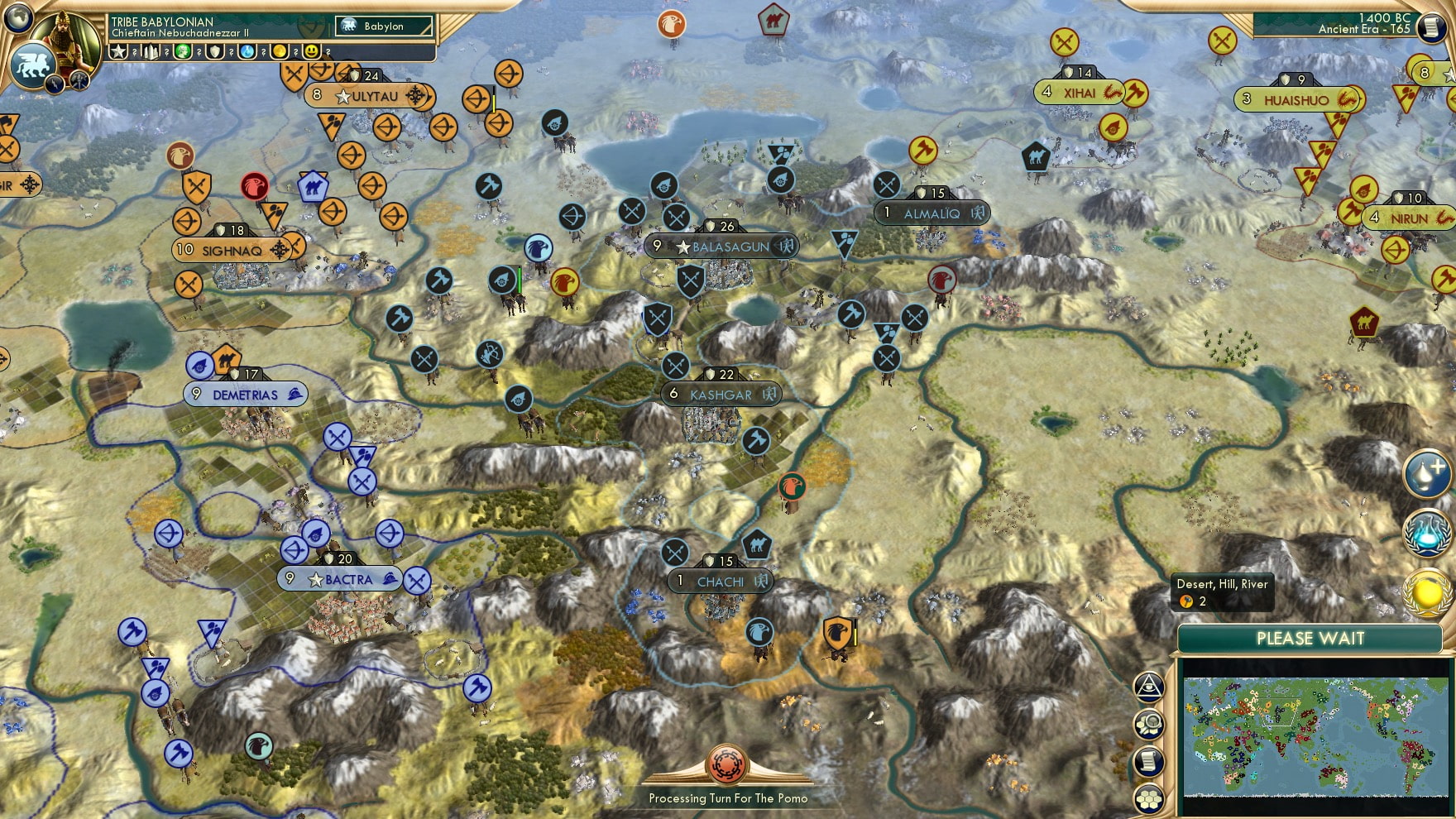
Task: Click the gold coin icon in the top bar
Action: (280, 51)
